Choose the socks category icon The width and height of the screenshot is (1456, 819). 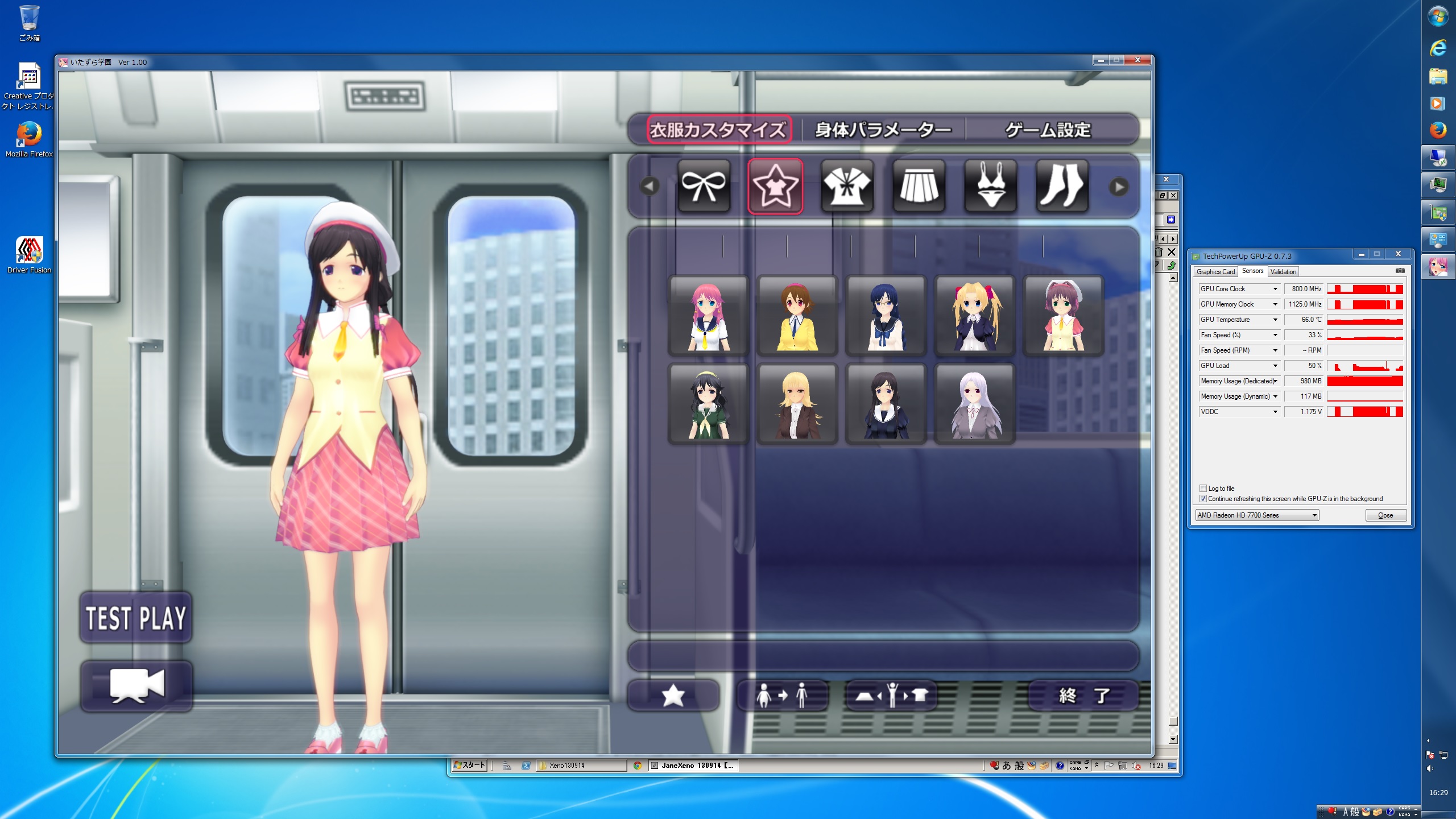pos(1062,186)
